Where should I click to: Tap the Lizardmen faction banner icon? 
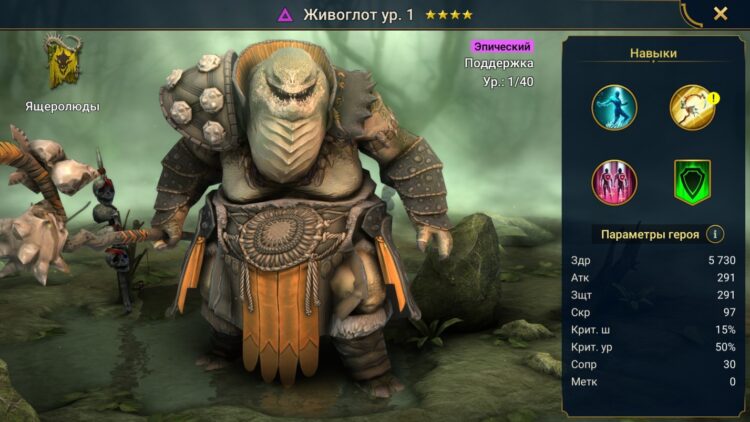point(62,62)
